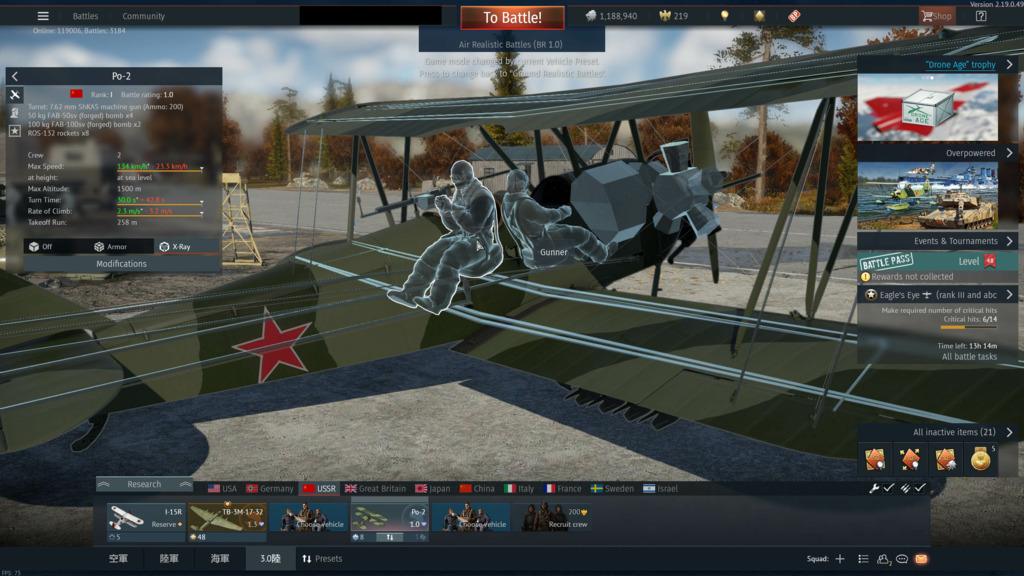Open the hamburger main menu
1024x576 pixels.
pyautogui.click(x=43, y=16)
